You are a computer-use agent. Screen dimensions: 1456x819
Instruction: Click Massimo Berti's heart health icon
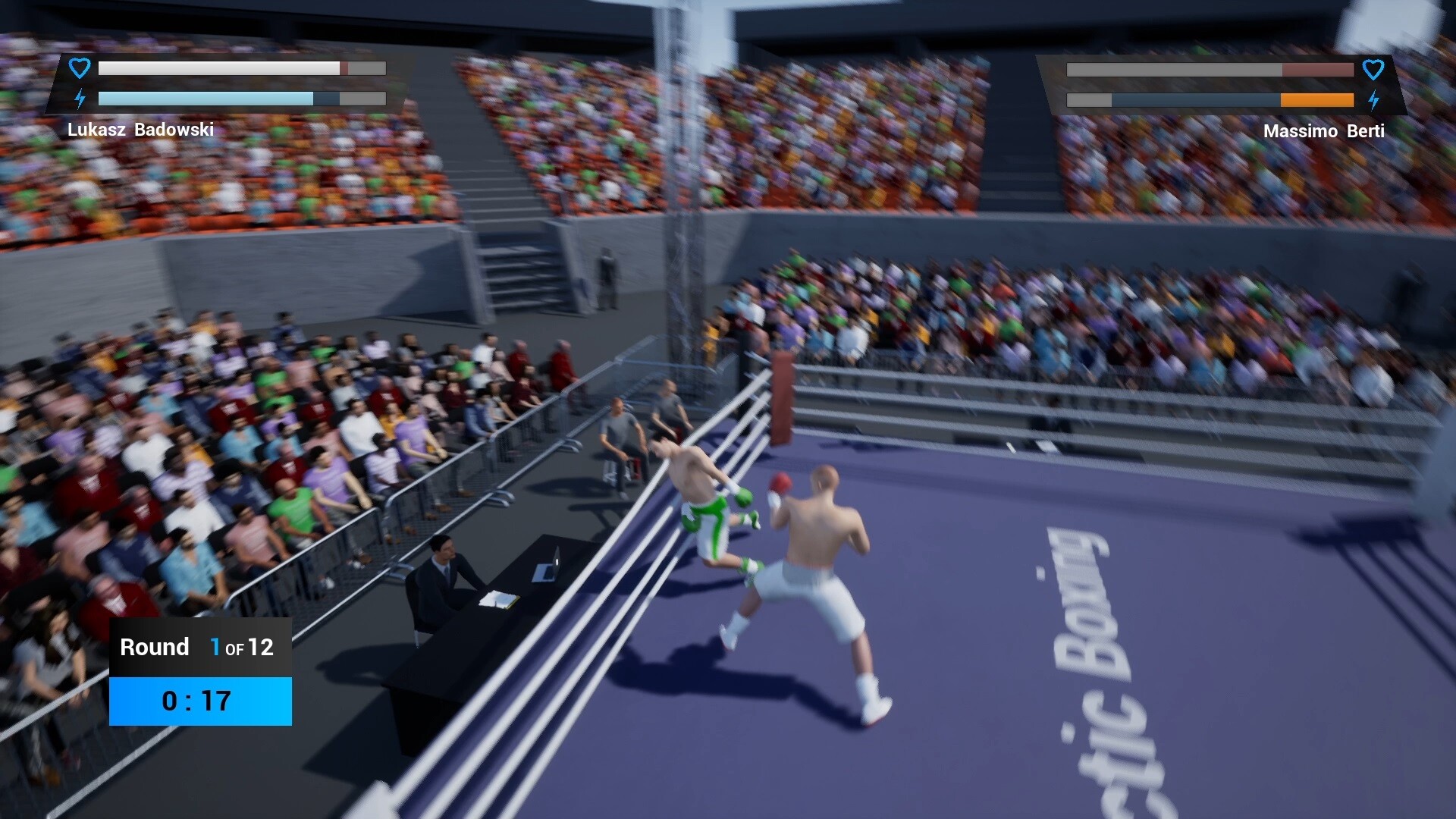(x=1374, y=70)
